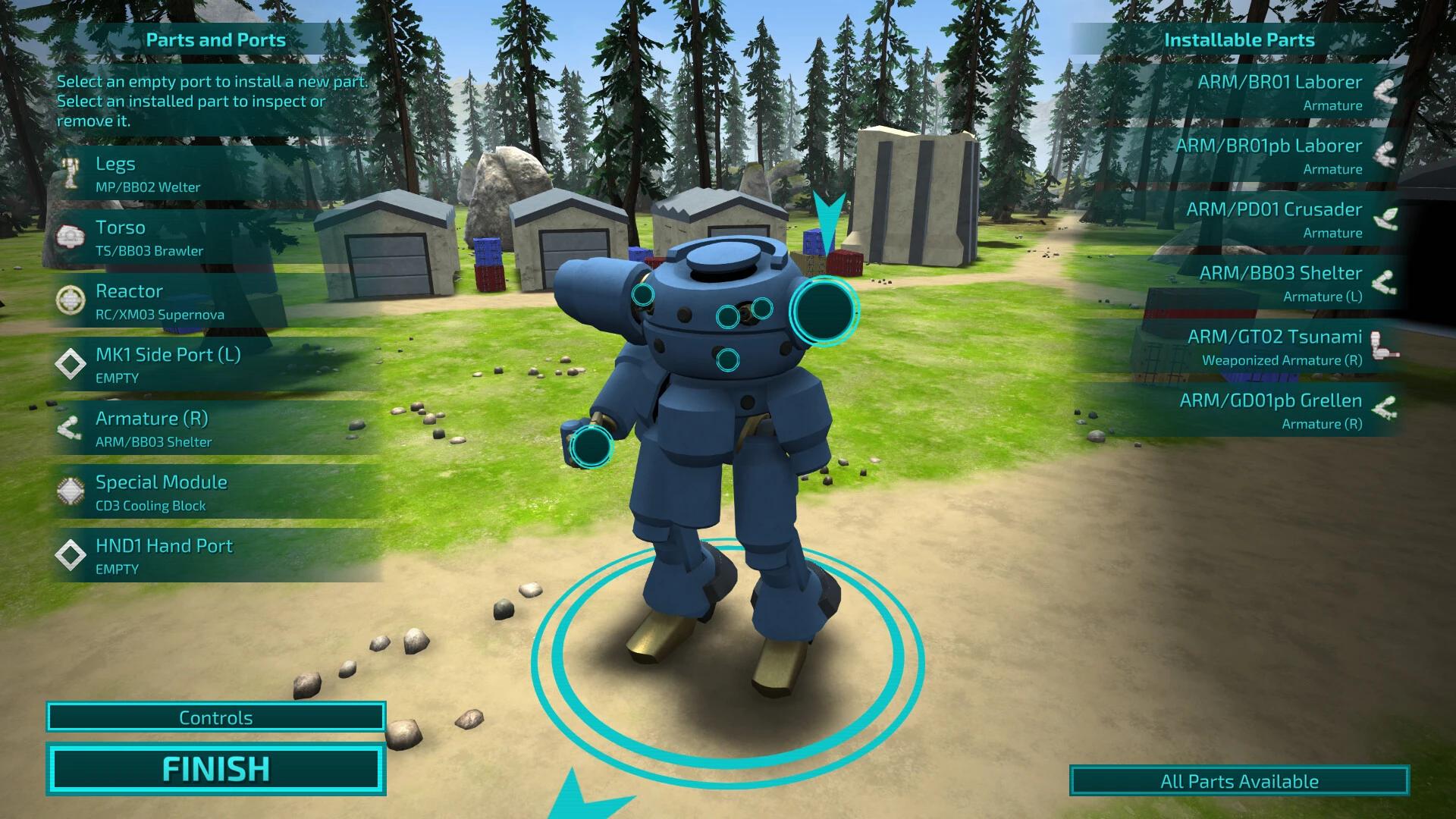This screenshot has width=1456, height=819.
Task: Click the Parts and Ports panel header
Action: tap(217, 40)
